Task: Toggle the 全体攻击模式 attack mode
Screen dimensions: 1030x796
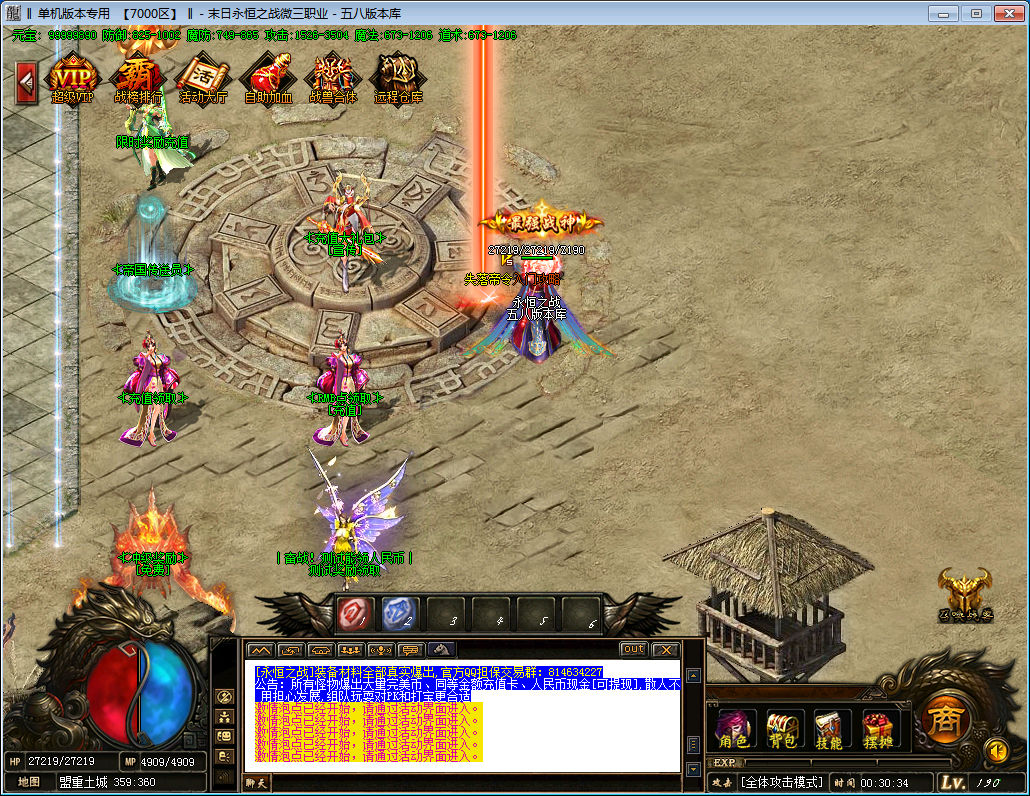Action: pos(783,782)
